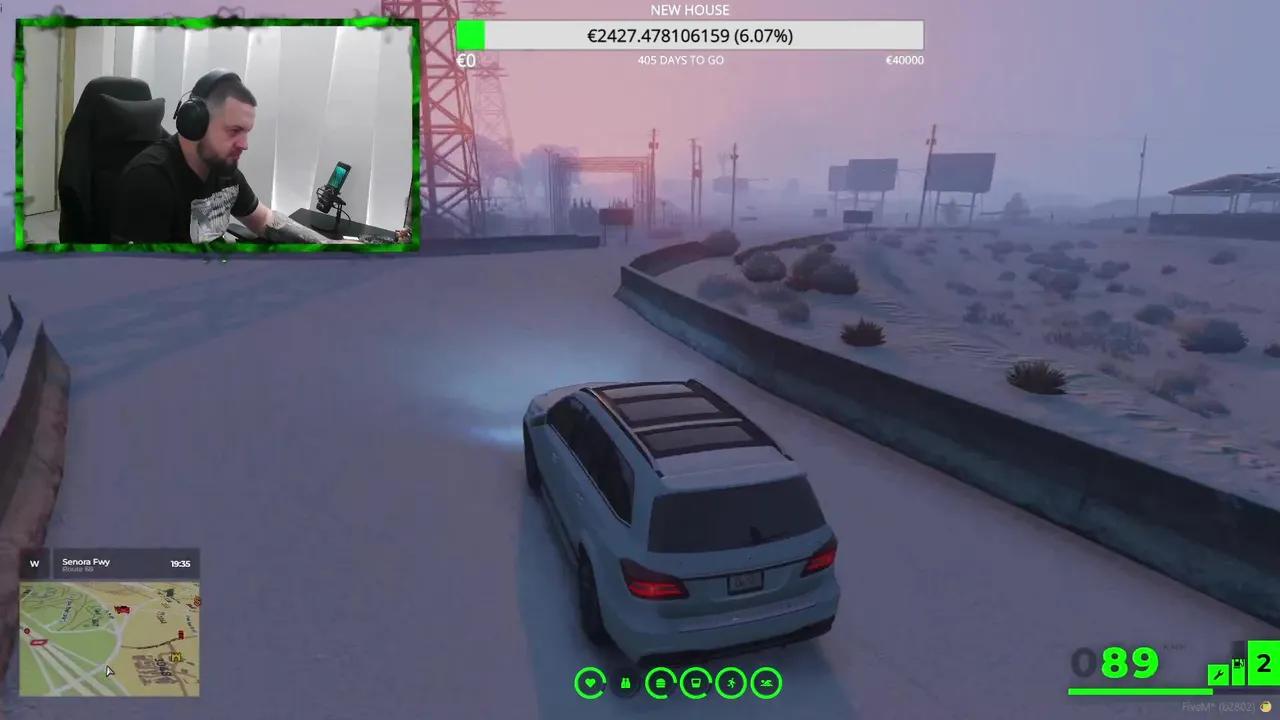The image size is (1280, 720).
Task: Click the fuel pump gauge icon
Action: tap(1241, 668)
